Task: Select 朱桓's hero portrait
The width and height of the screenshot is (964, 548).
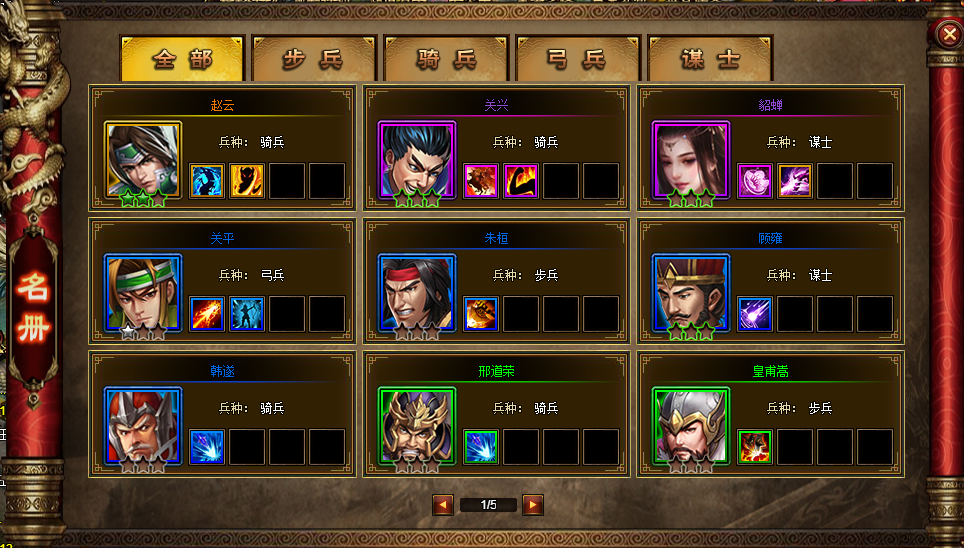Action: 417,293
